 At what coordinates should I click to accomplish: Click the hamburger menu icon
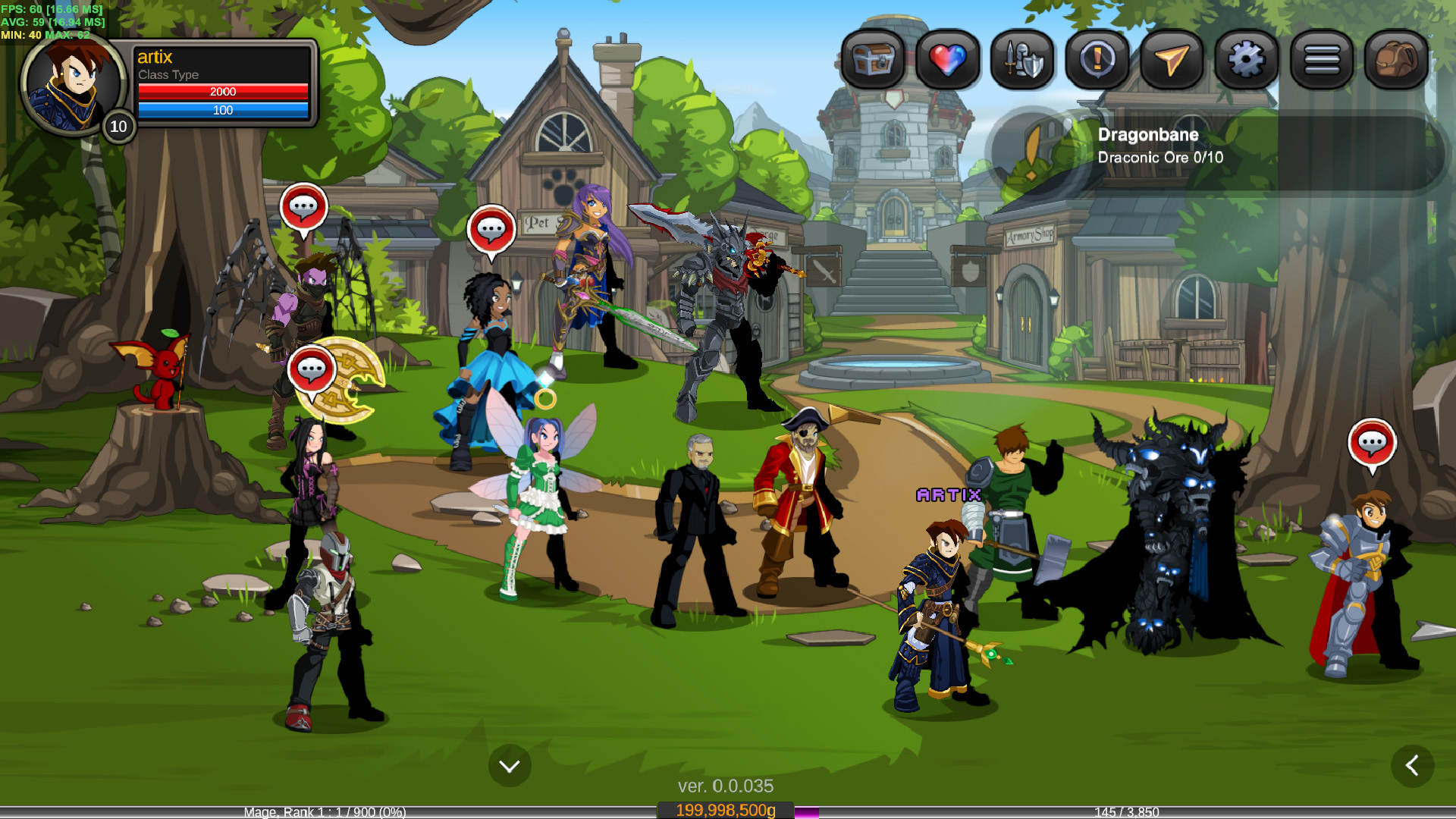click(1320, 61)
